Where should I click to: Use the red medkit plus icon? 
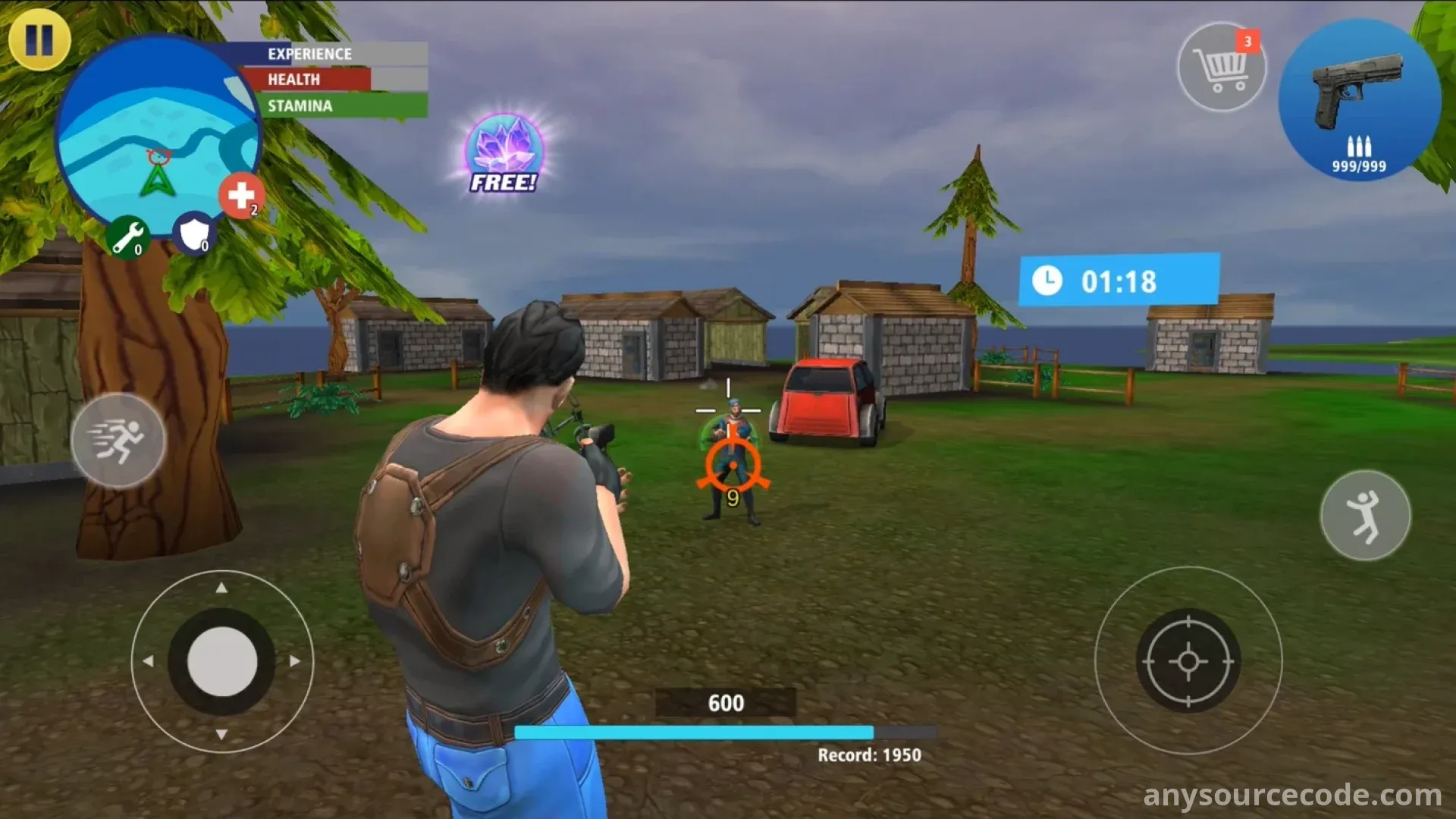[x=241, y=196]
